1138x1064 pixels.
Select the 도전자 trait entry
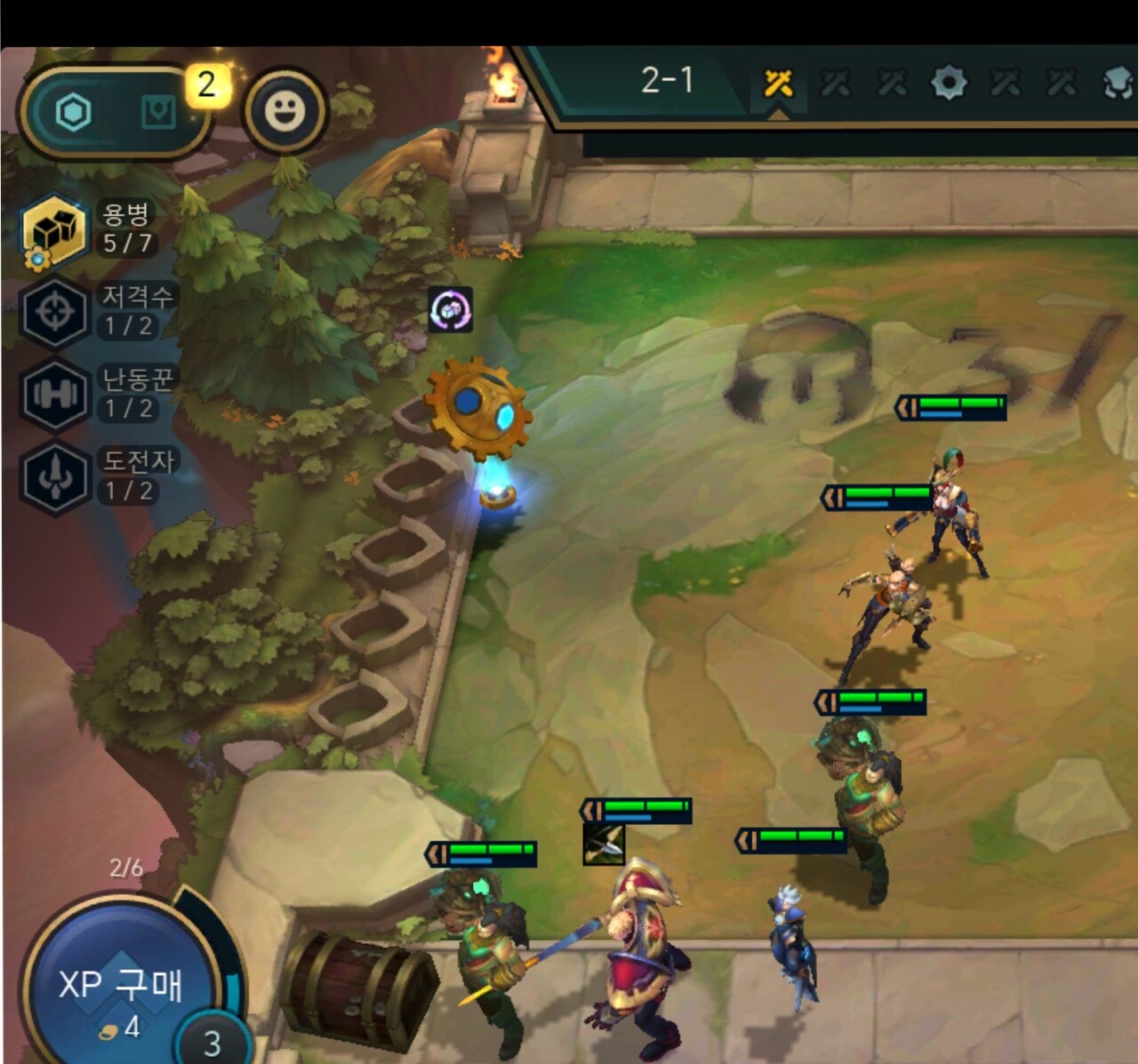[55, 477]
